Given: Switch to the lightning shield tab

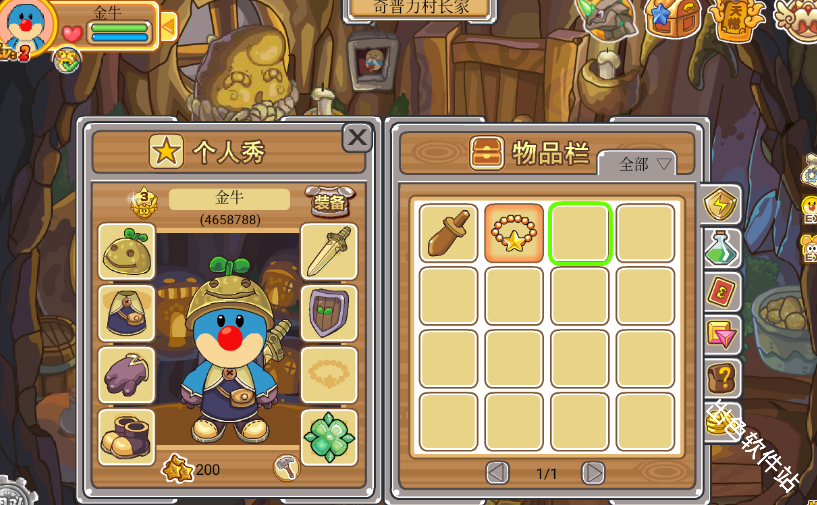Looking at the screenshot, I should point(720,205).
